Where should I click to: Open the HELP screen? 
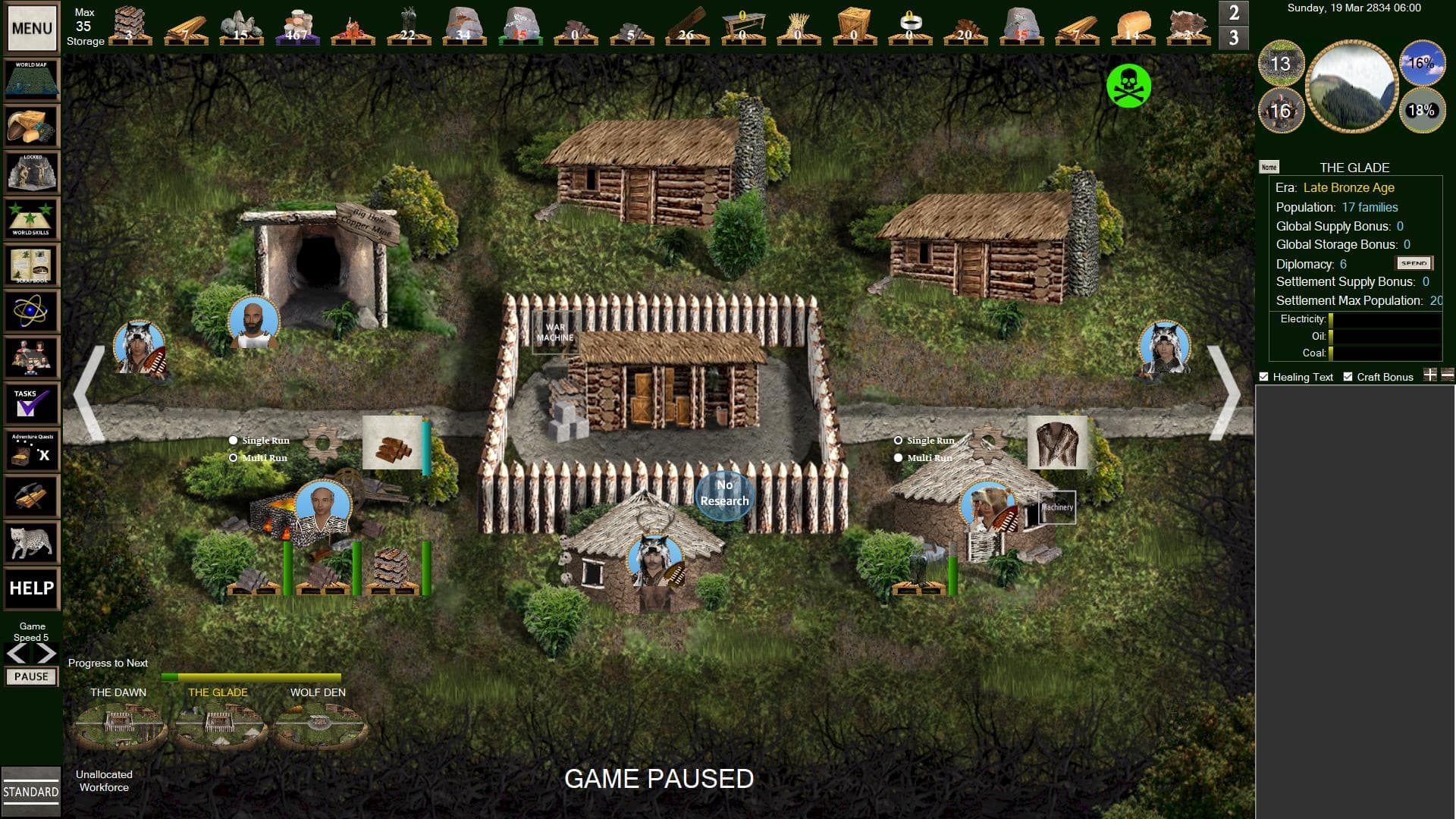(x=32, y=588)
